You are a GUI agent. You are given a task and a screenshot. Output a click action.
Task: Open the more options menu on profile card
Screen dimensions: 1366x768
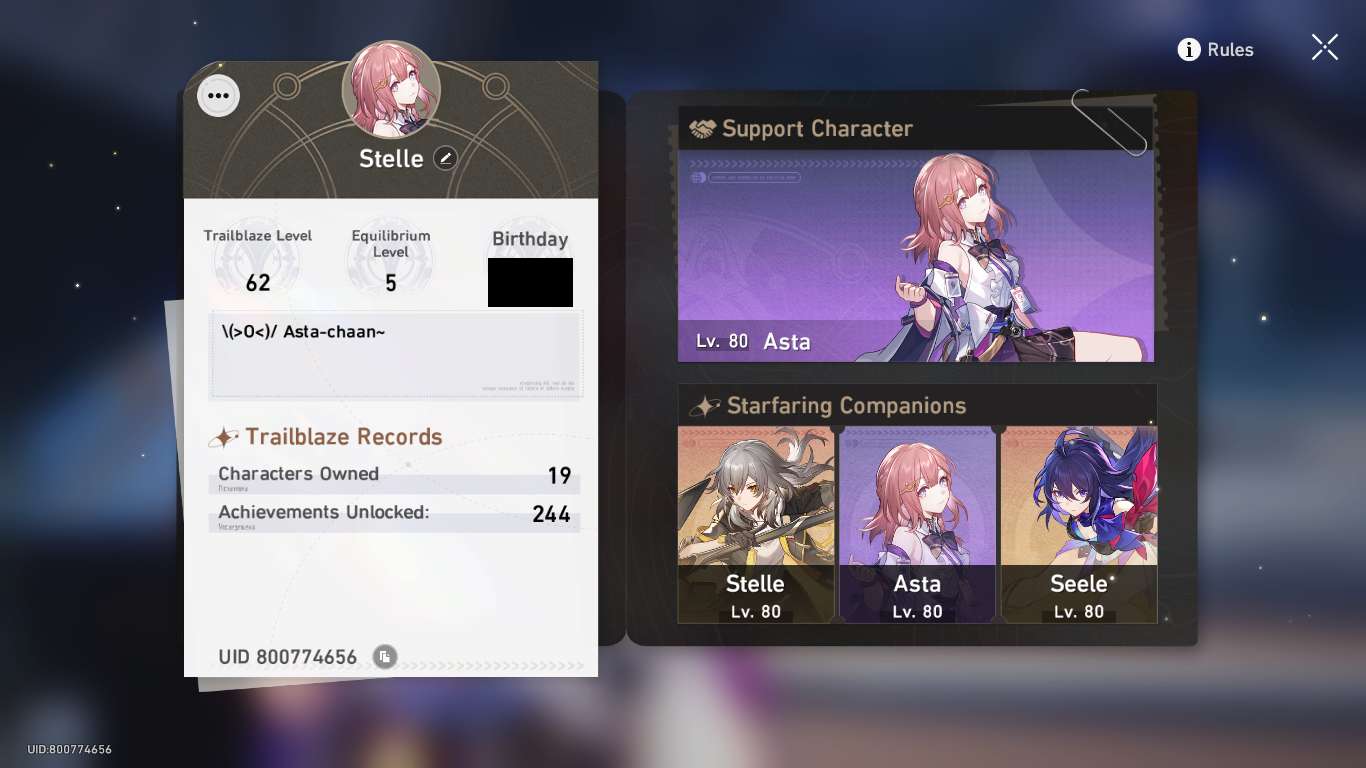click(x=218, y=95)
